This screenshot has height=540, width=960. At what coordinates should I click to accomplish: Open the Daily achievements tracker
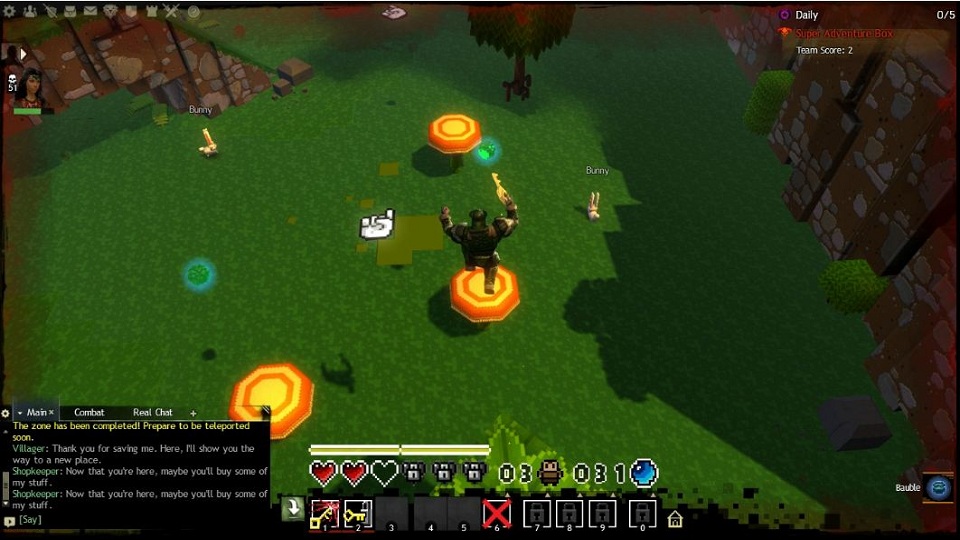tap(806, 15)
